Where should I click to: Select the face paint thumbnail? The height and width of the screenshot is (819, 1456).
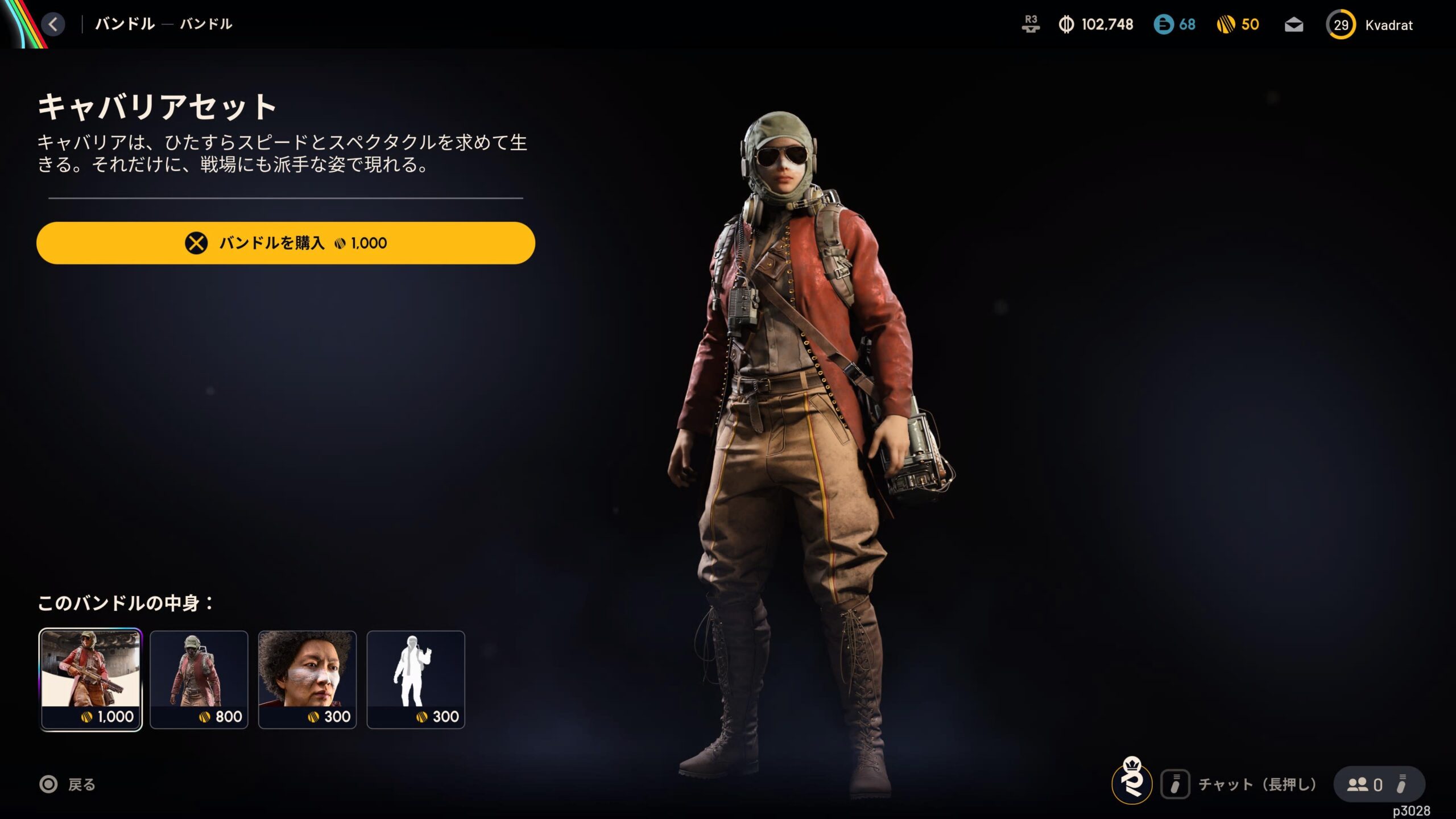tap(307, 679)
